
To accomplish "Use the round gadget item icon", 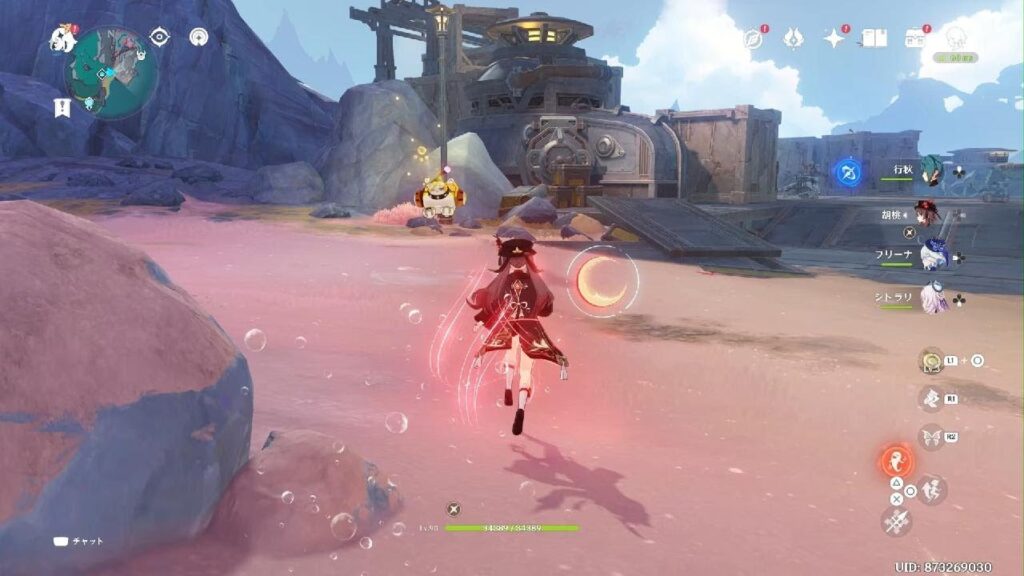I will point(932,360).
